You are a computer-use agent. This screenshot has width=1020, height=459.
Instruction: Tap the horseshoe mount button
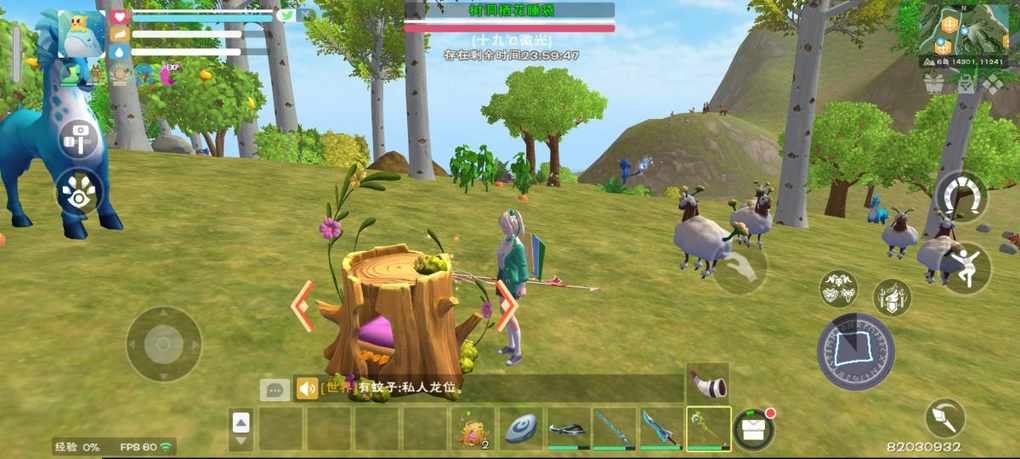(960, 193)
